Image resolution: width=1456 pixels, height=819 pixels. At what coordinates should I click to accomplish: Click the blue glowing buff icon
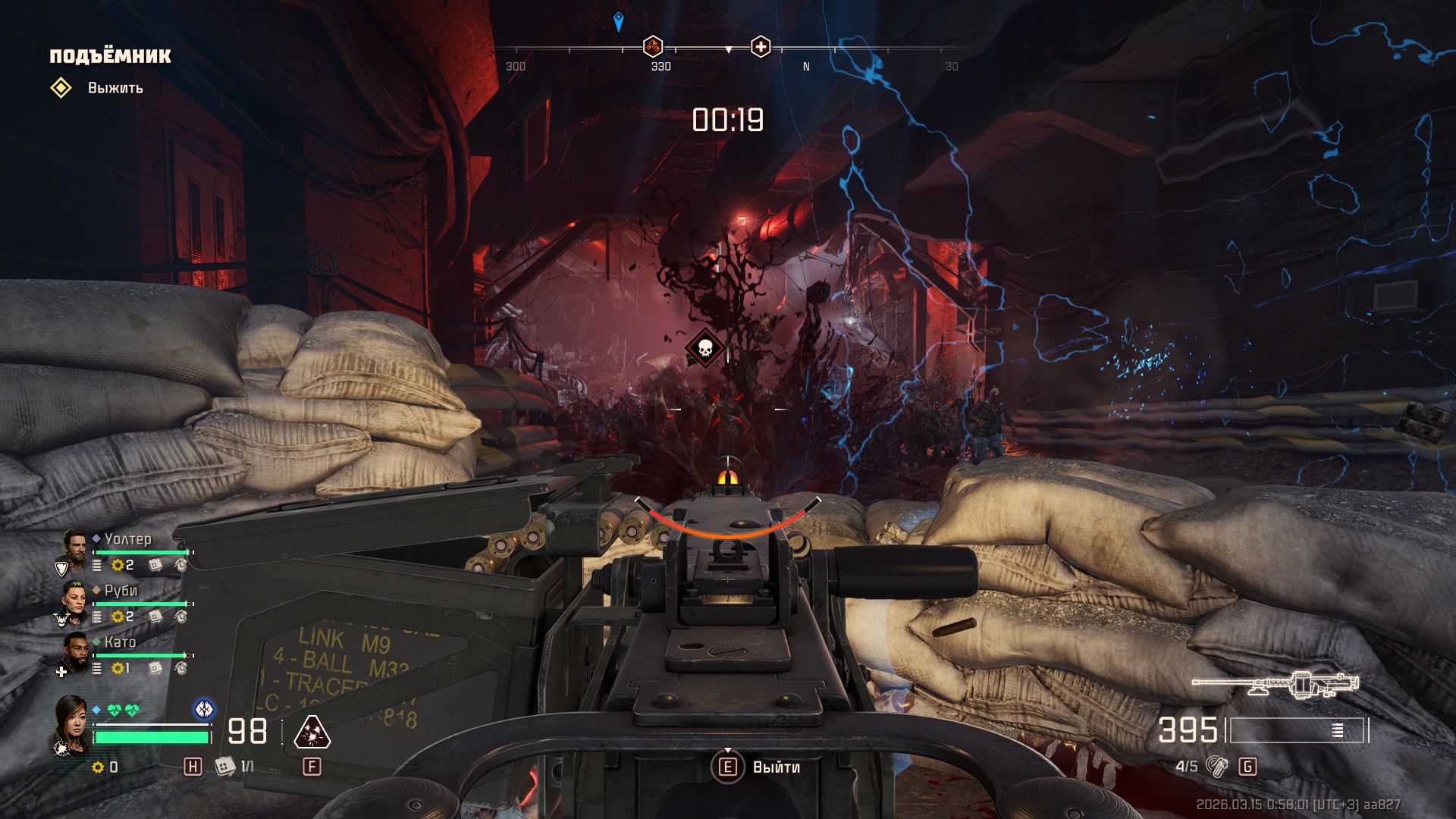point(204,709)
